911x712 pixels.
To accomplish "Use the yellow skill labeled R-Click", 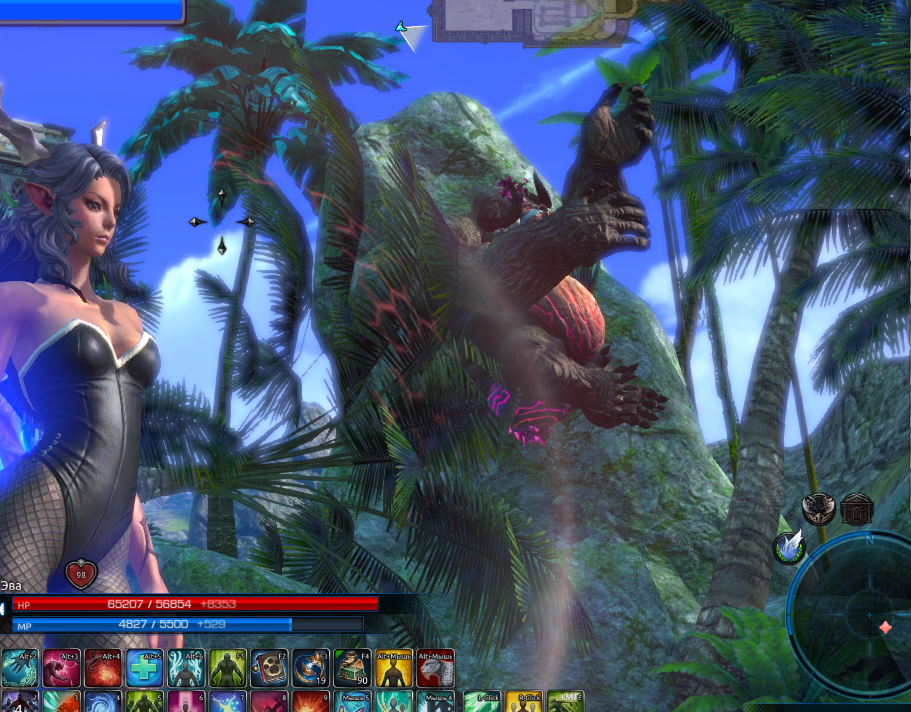I will coord(523,701).
